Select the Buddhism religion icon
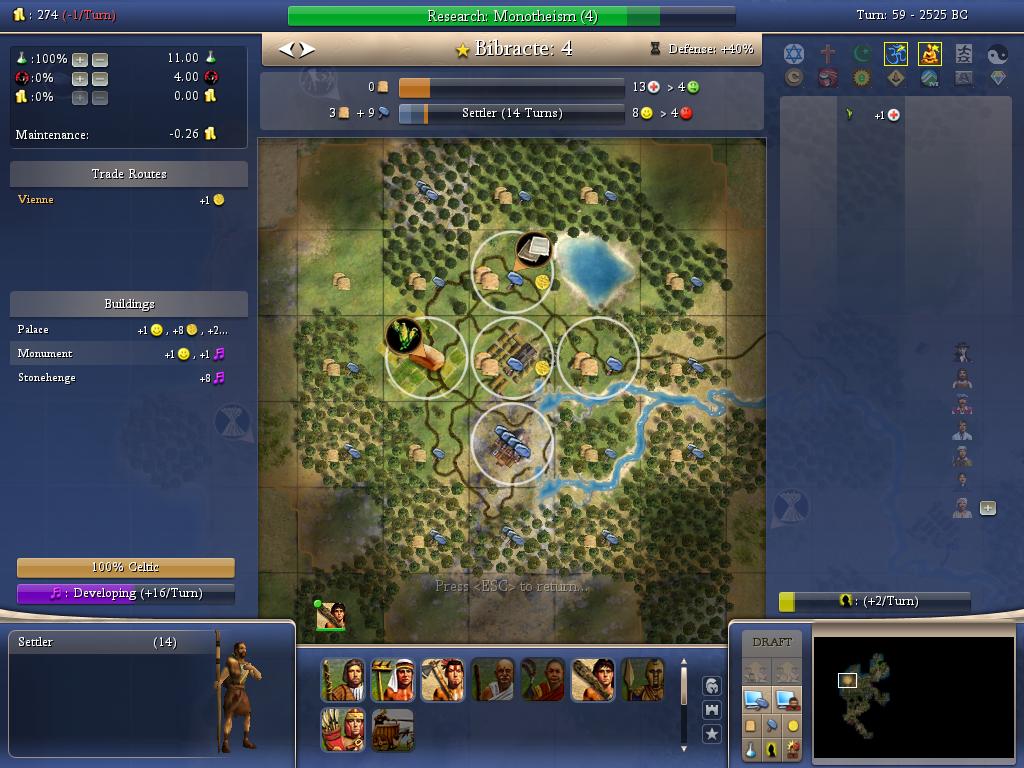 coord(929,54)
